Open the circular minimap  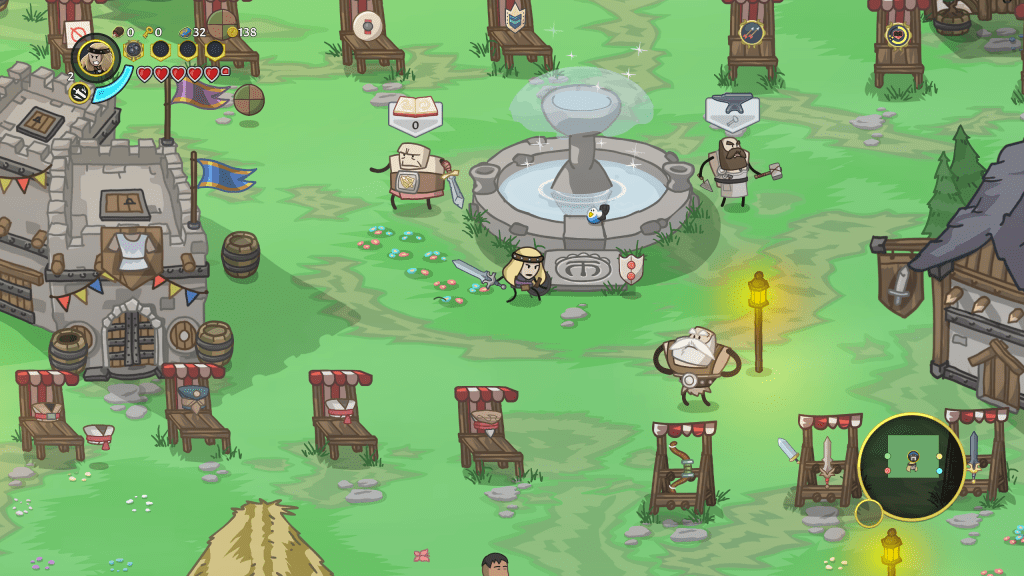pos(911,465)
